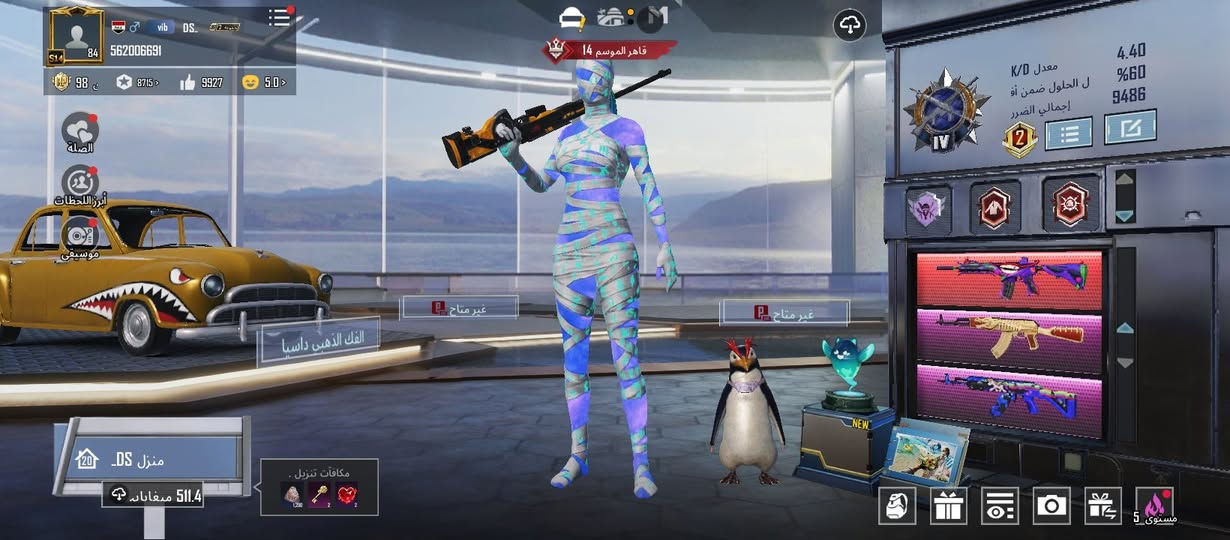Click the edit pencil button on stats panel
1230x540 pixels.
1130,127
